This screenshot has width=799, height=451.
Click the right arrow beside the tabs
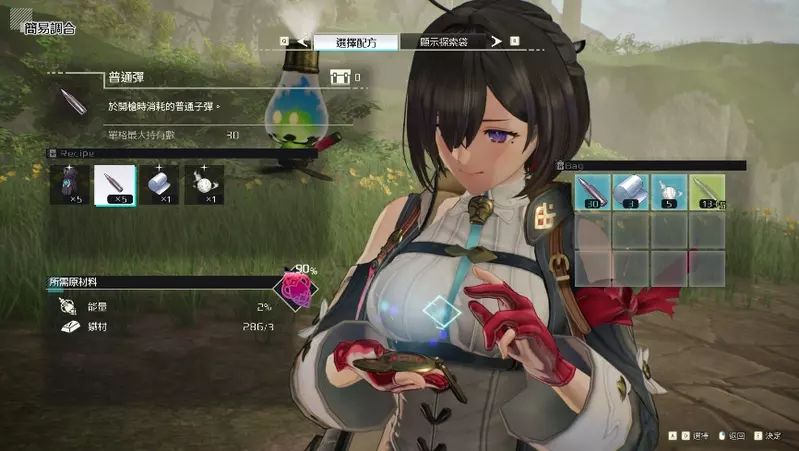tap(495, 42)
